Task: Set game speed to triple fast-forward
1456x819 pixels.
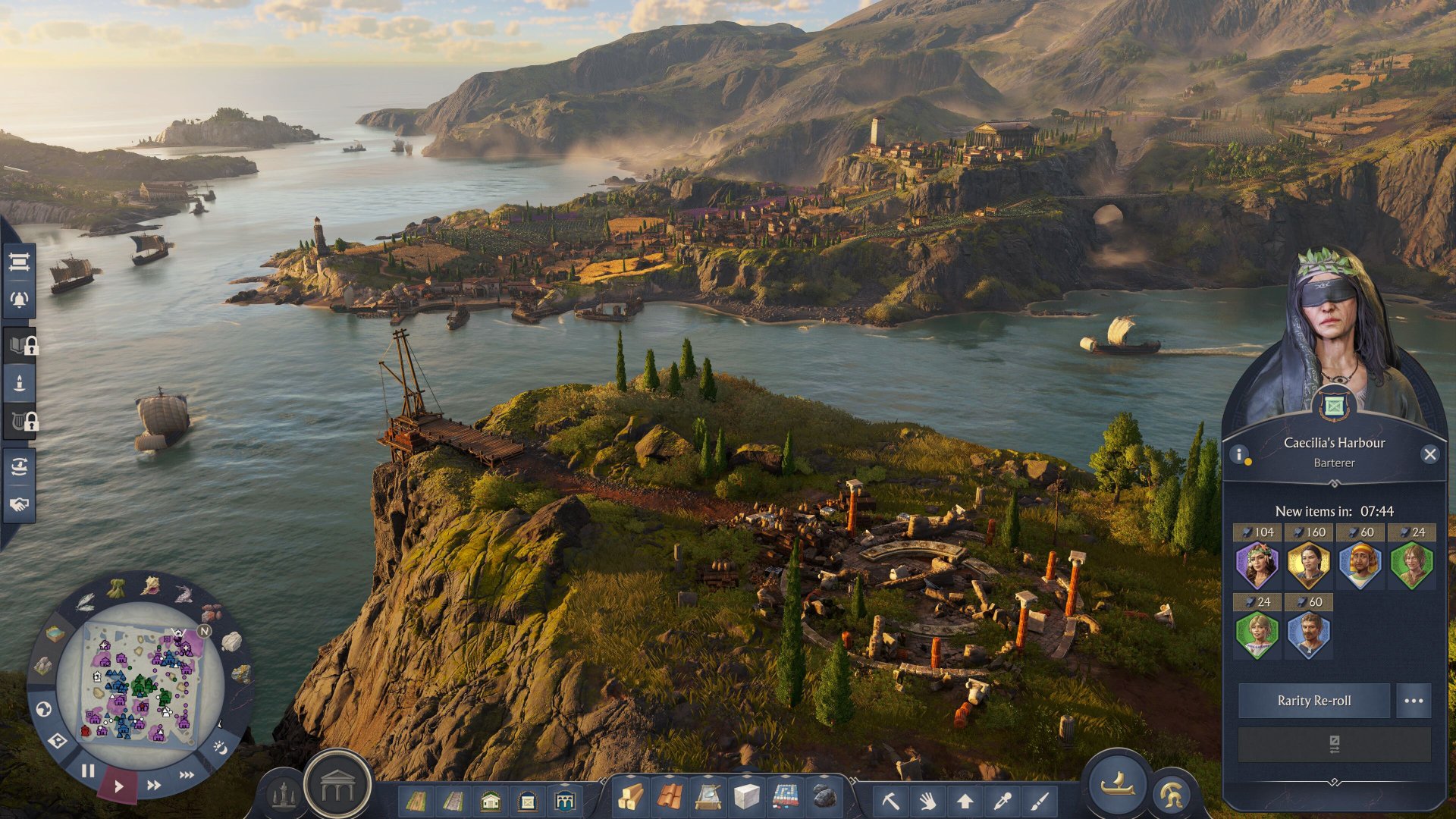Action: [187, 775]
